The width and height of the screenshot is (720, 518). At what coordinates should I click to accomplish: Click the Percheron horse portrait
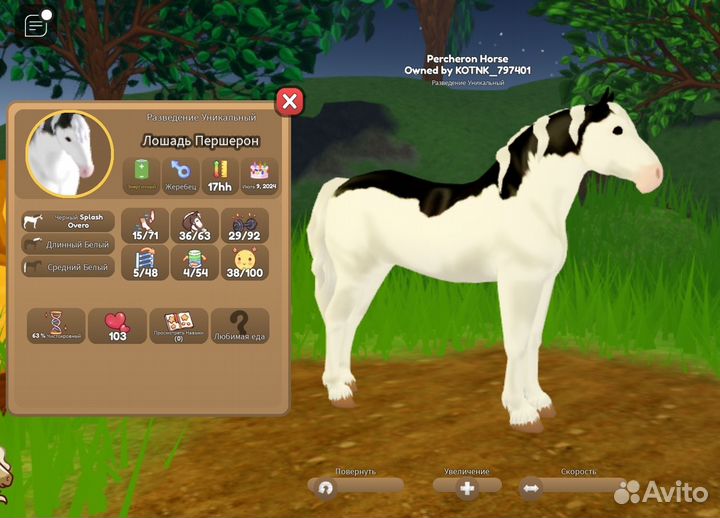pos(70,153)
